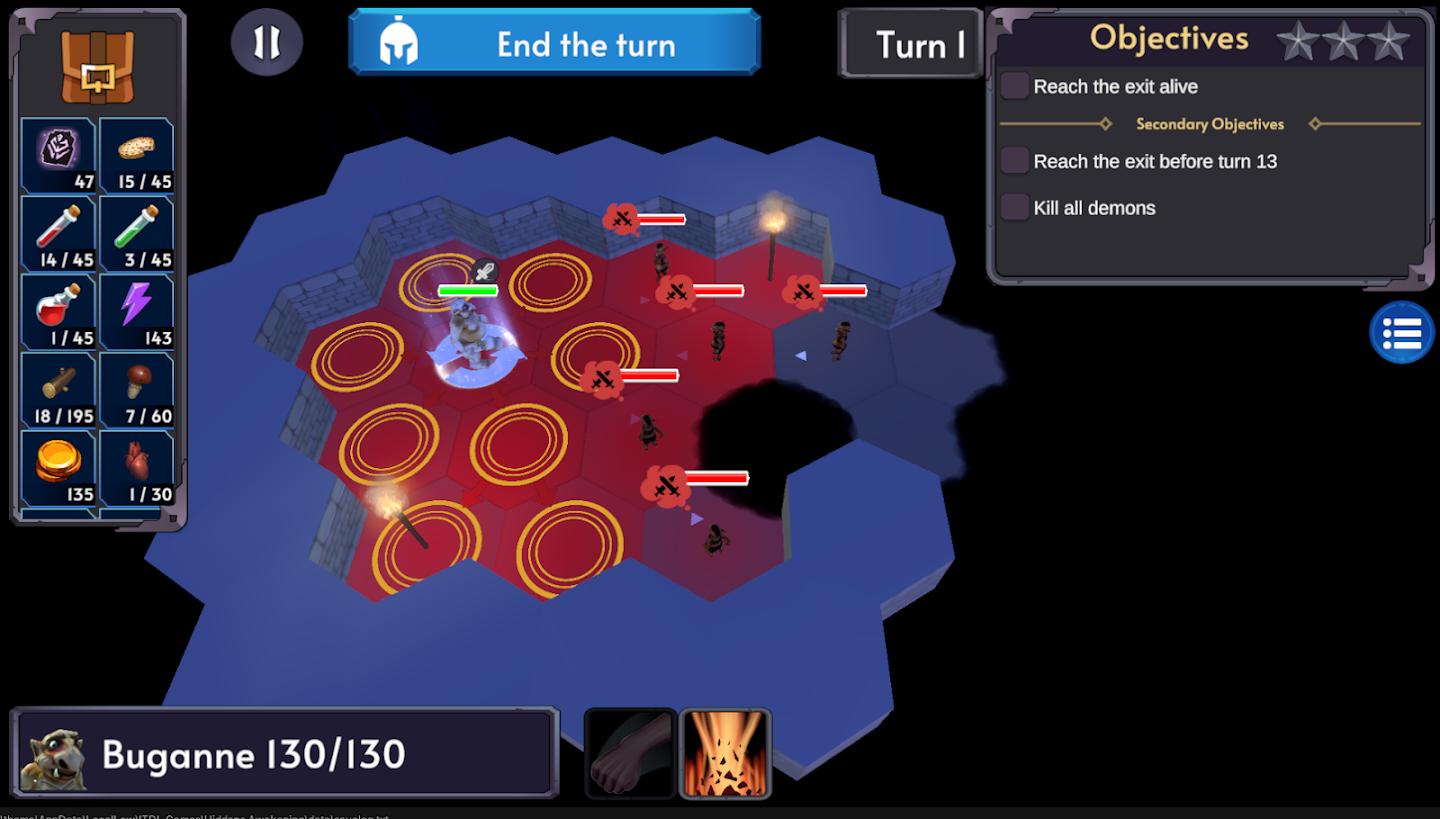The image size is (1440, 819).
Task: Open the Buganne character portrait
Action: (x=53, y=754)
